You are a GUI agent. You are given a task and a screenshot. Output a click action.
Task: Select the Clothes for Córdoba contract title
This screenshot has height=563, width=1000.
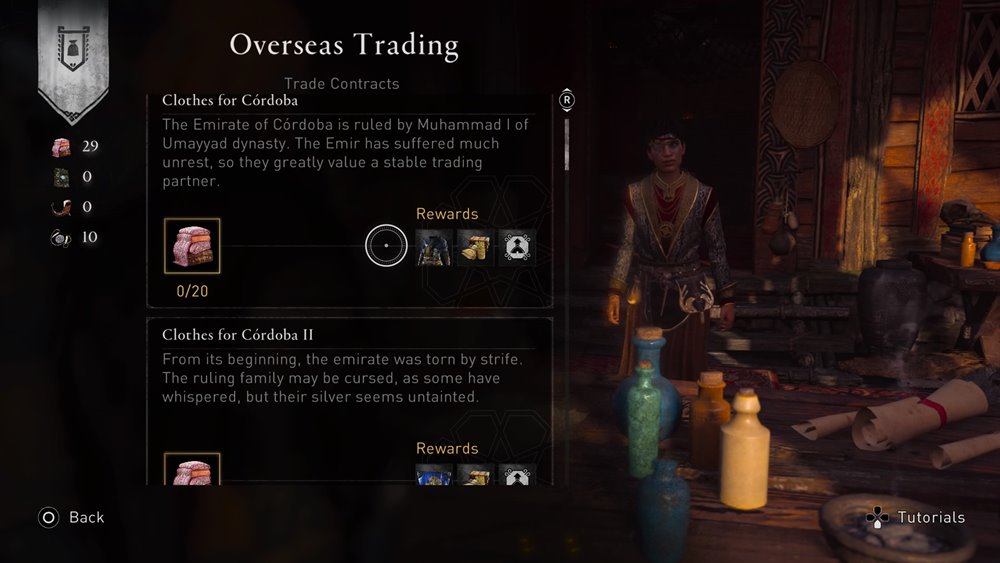pos(230,101)
